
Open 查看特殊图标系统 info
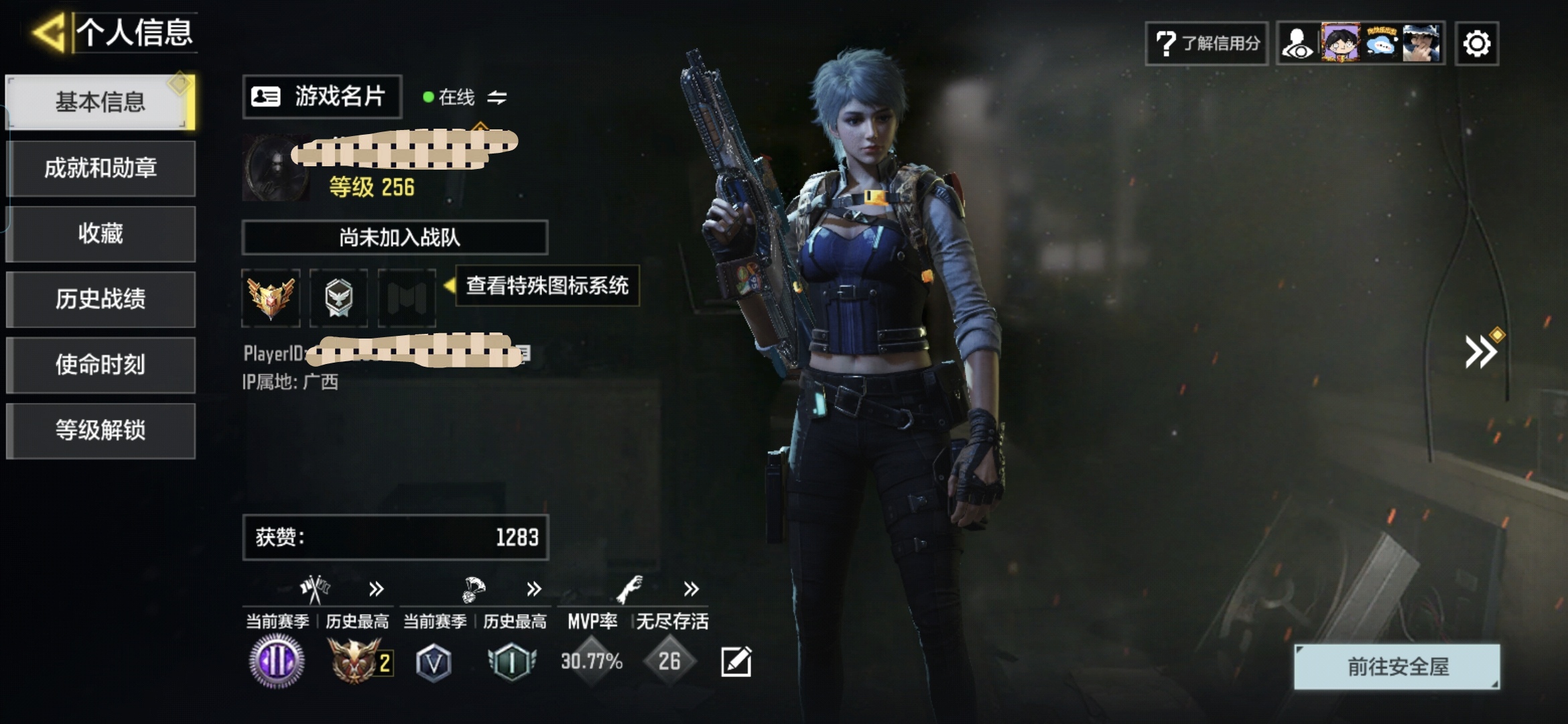click(546, 286)
